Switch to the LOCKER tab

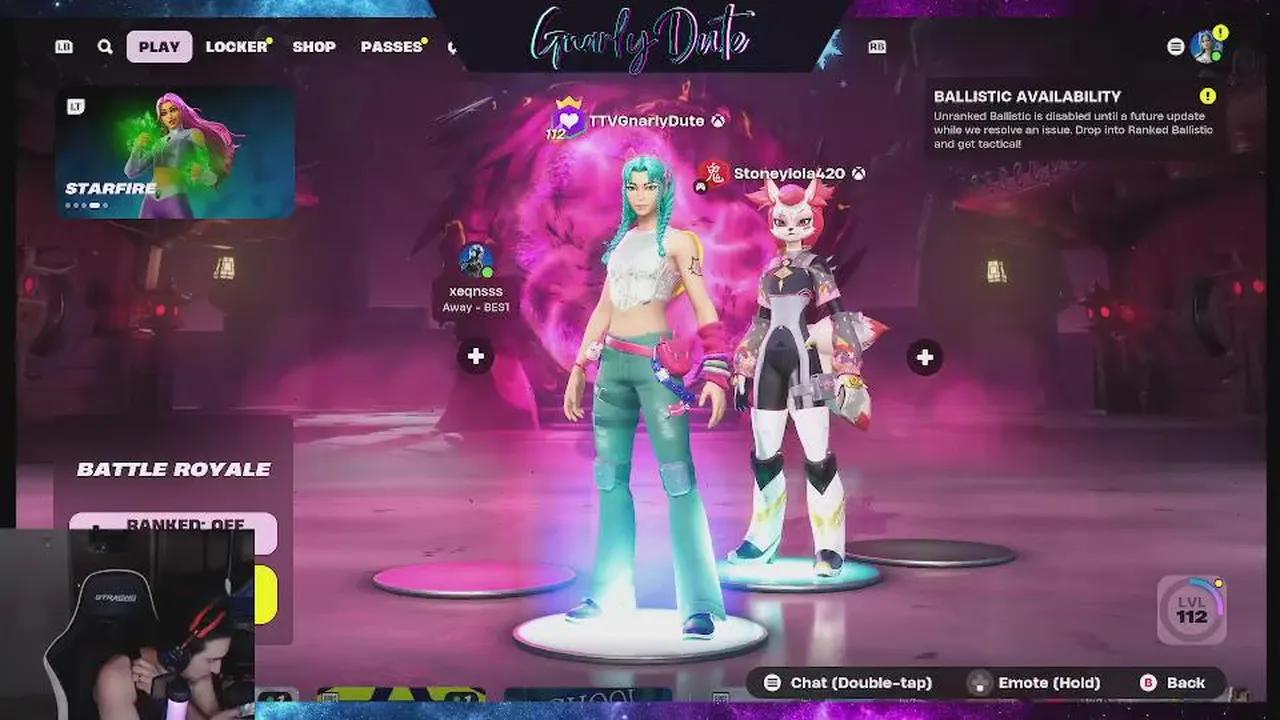pos(234,46)
